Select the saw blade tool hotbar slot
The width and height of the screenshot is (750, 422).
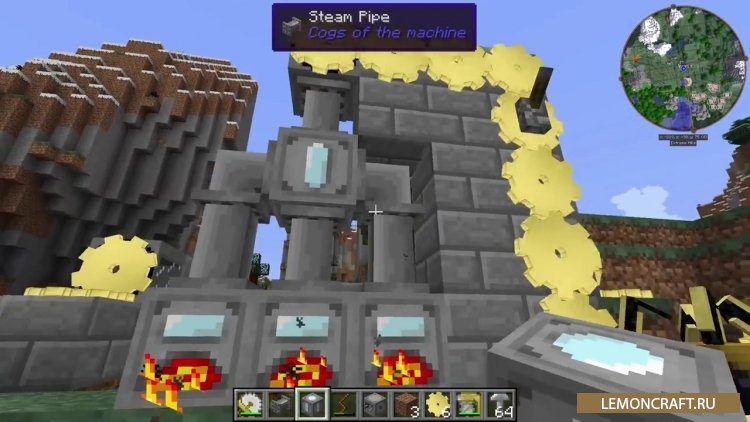(248, 403)
